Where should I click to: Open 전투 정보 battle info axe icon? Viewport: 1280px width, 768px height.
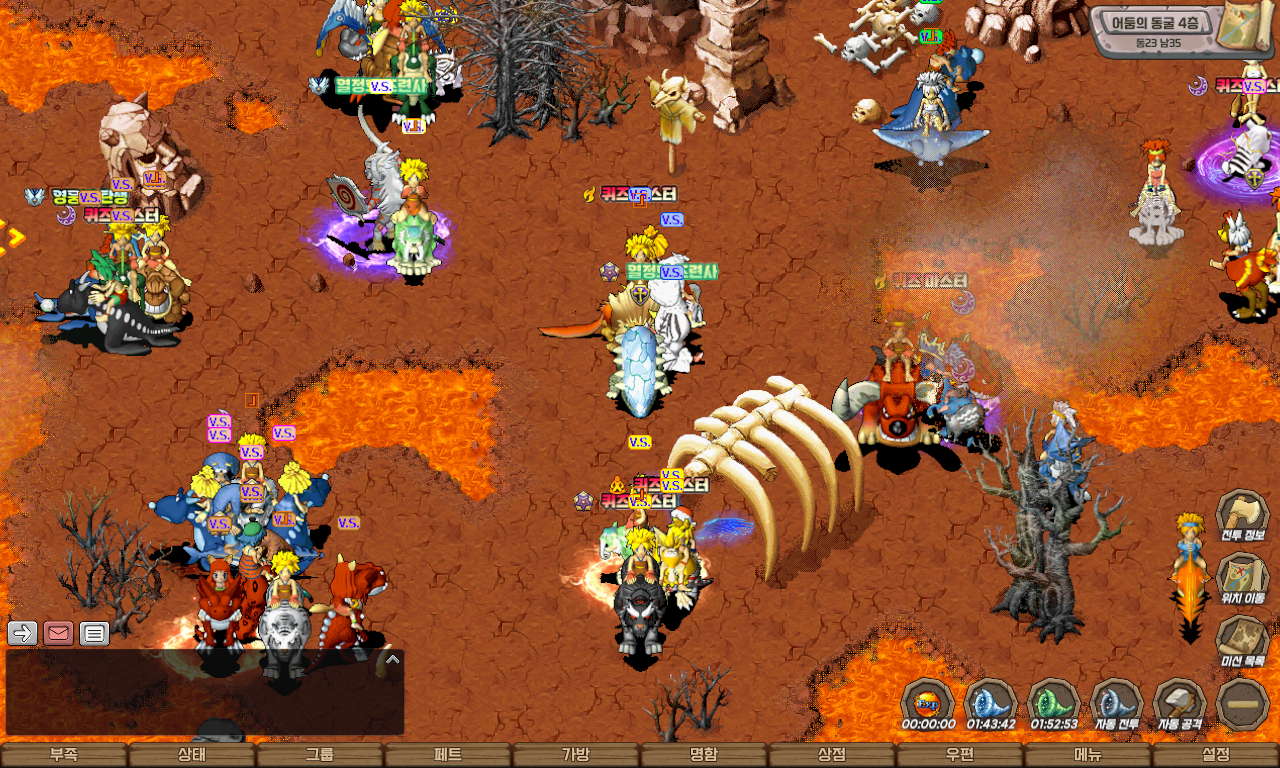[1242, 515]
